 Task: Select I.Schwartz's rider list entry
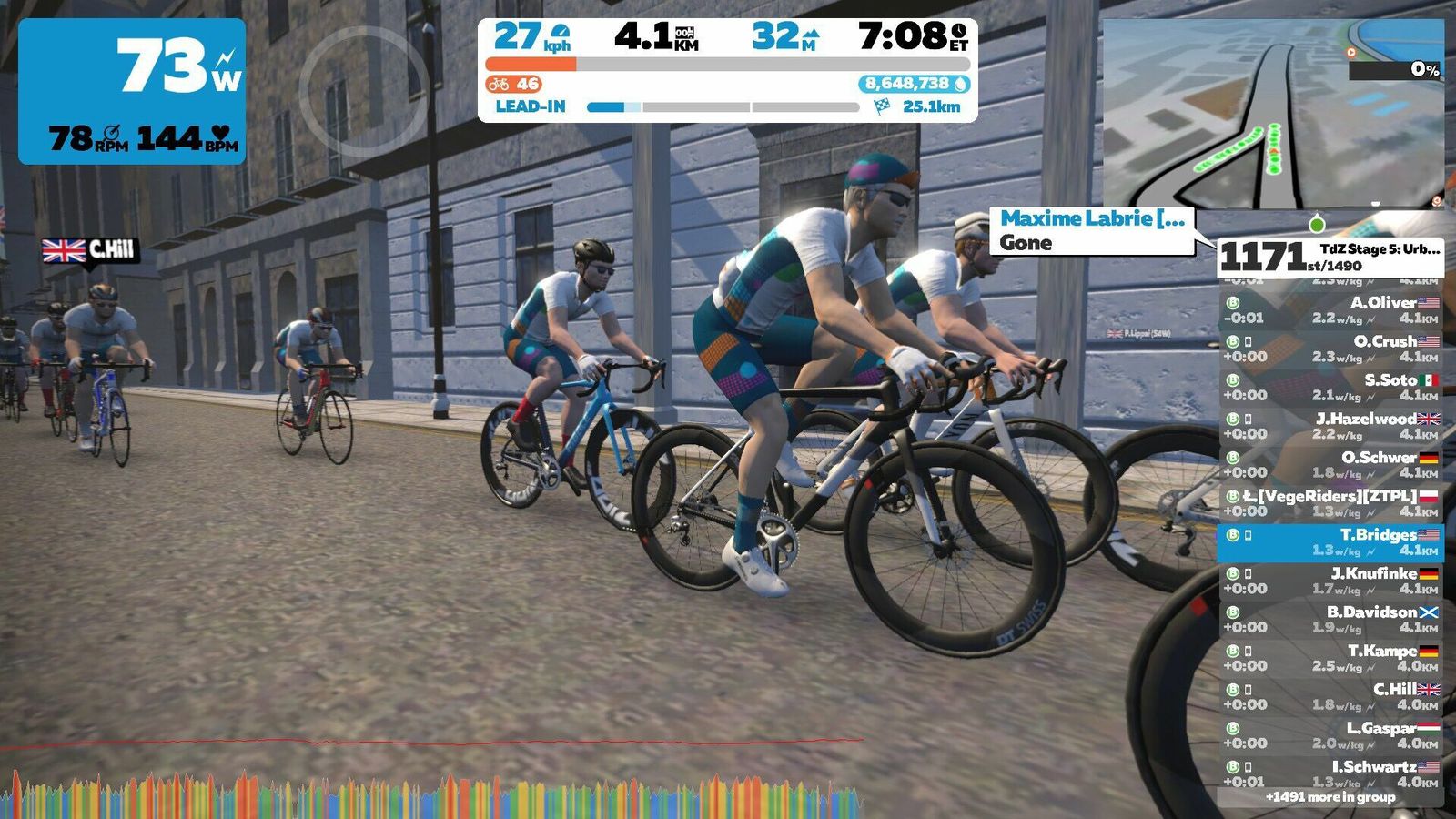pos(1330,773)
